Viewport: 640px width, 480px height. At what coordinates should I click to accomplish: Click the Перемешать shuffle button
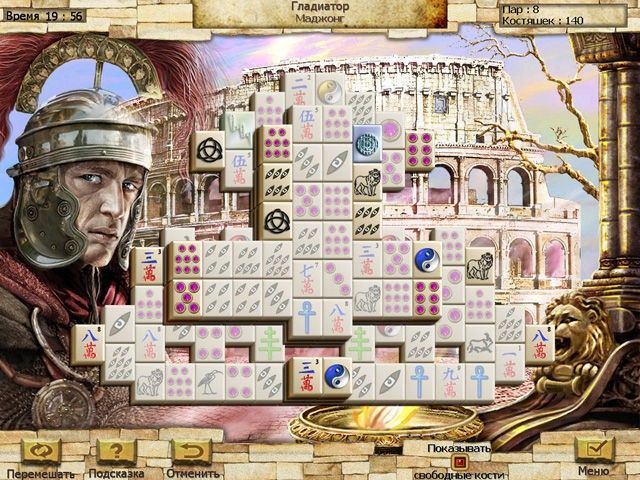[41, 451]
